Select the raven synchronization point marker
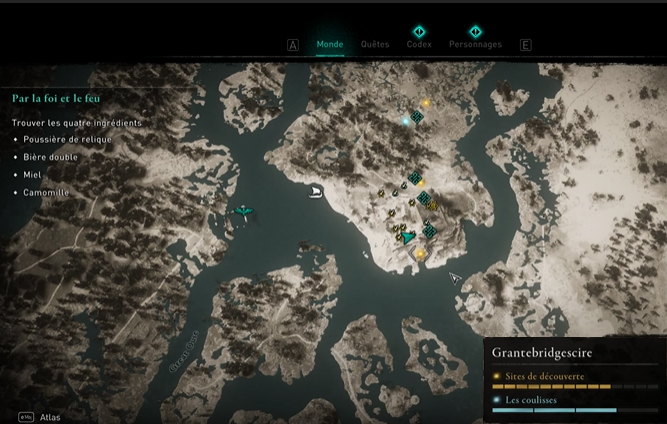 (243, 211)
